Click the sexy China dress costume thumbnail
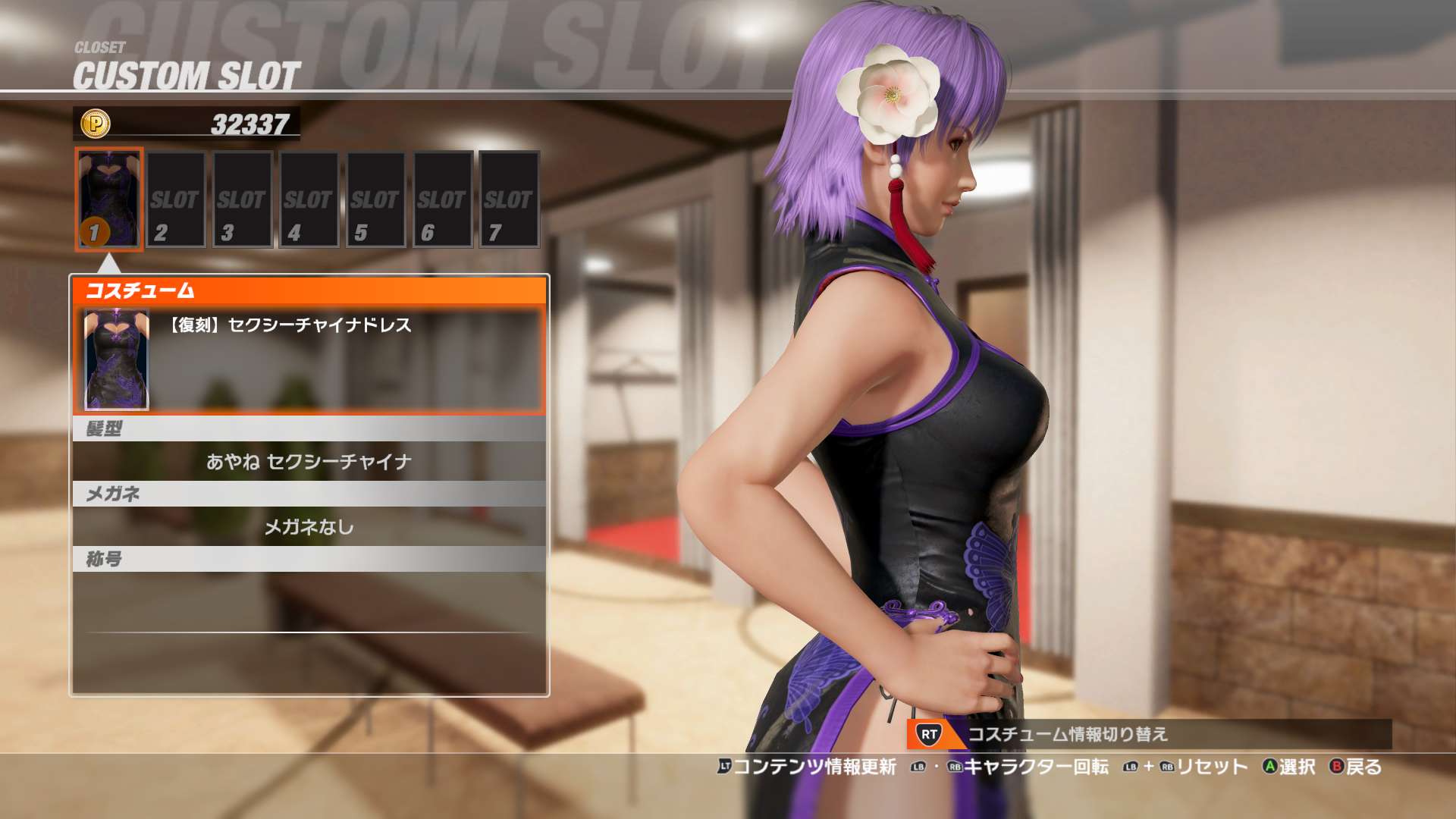1456x819 pixels. click(116, 359)
